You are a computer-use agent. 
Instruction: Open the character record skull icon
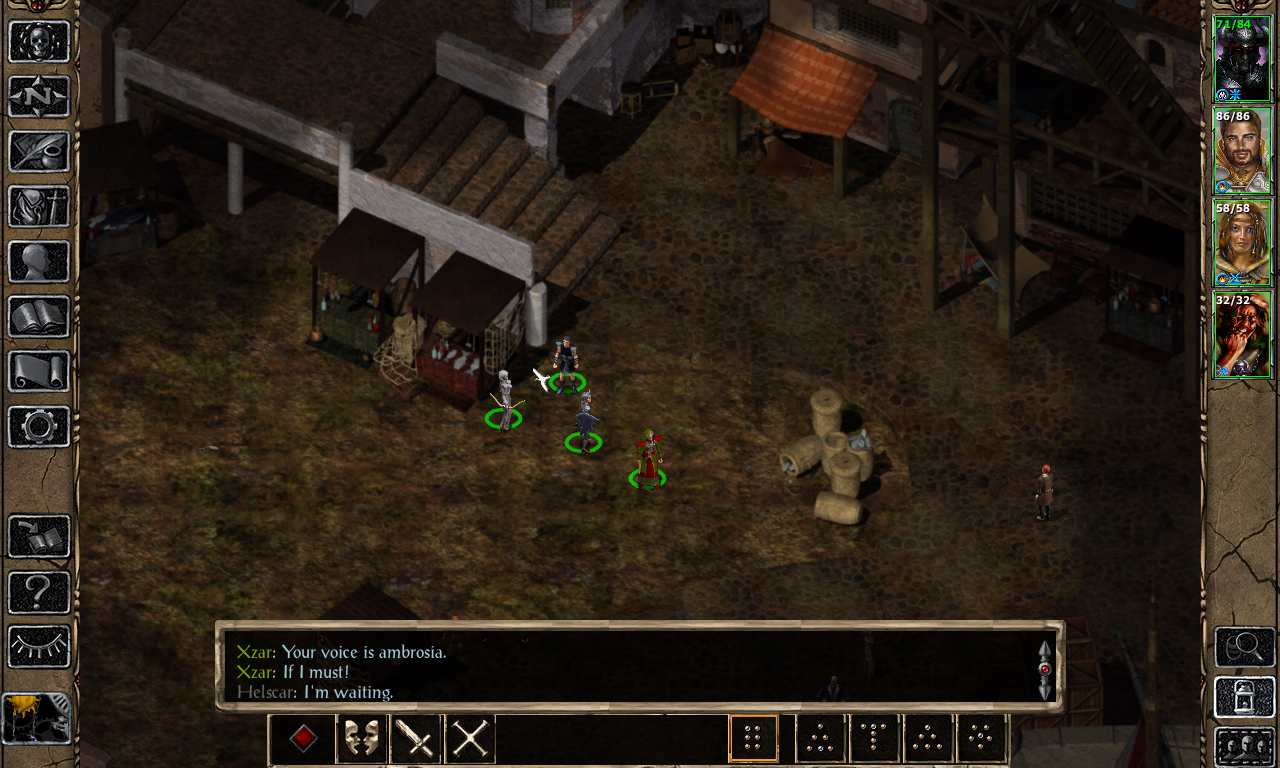(x=38, y=40)
